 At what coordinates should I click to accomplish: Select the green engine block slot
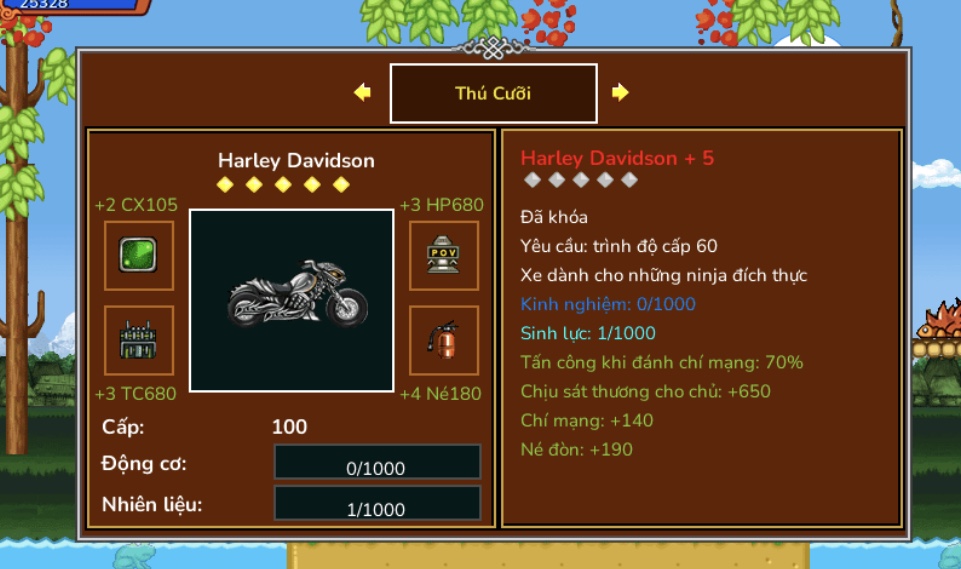point(139,340)
